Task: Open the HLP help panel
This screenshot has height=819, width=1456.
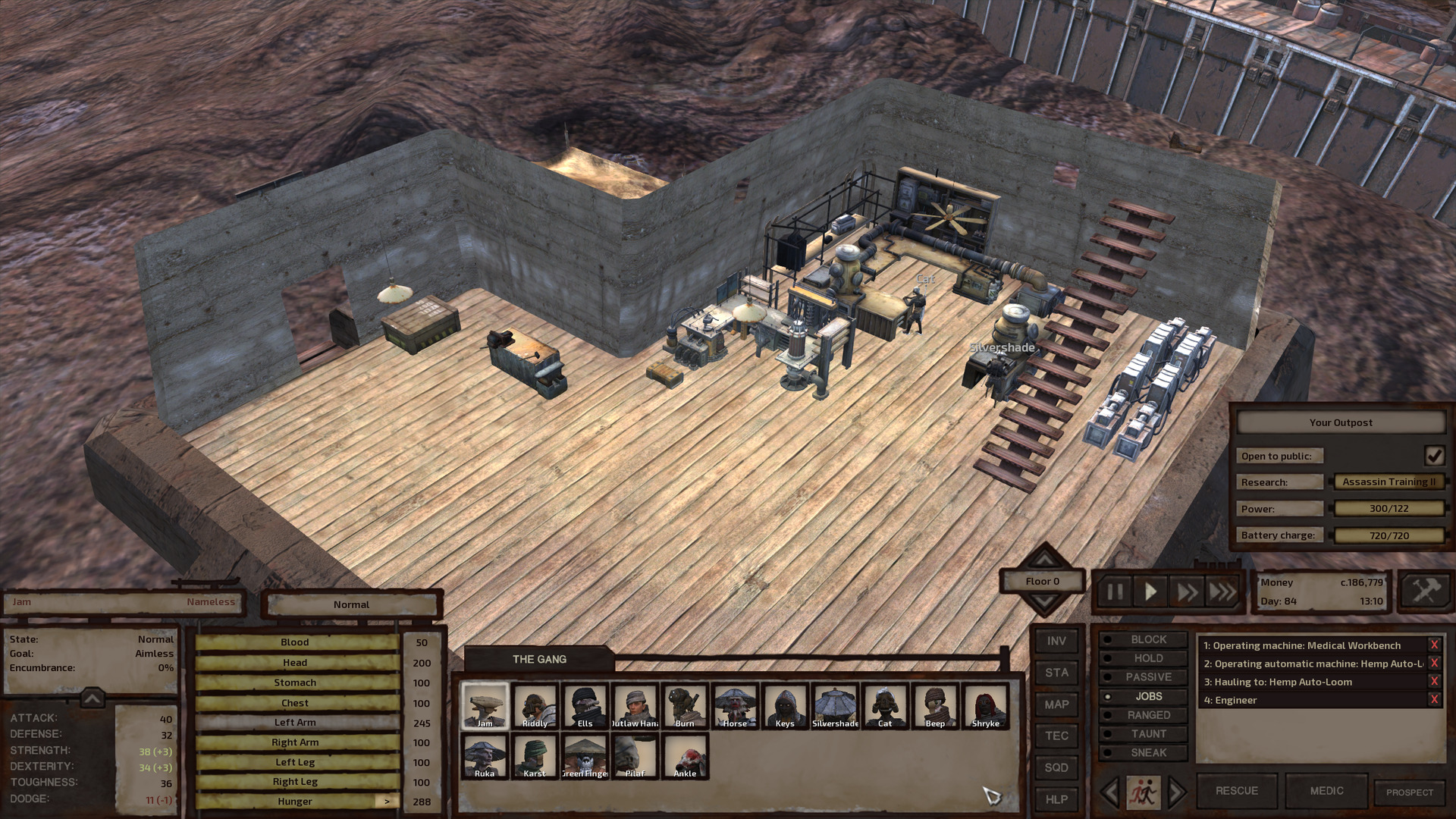Action: 1056,799
